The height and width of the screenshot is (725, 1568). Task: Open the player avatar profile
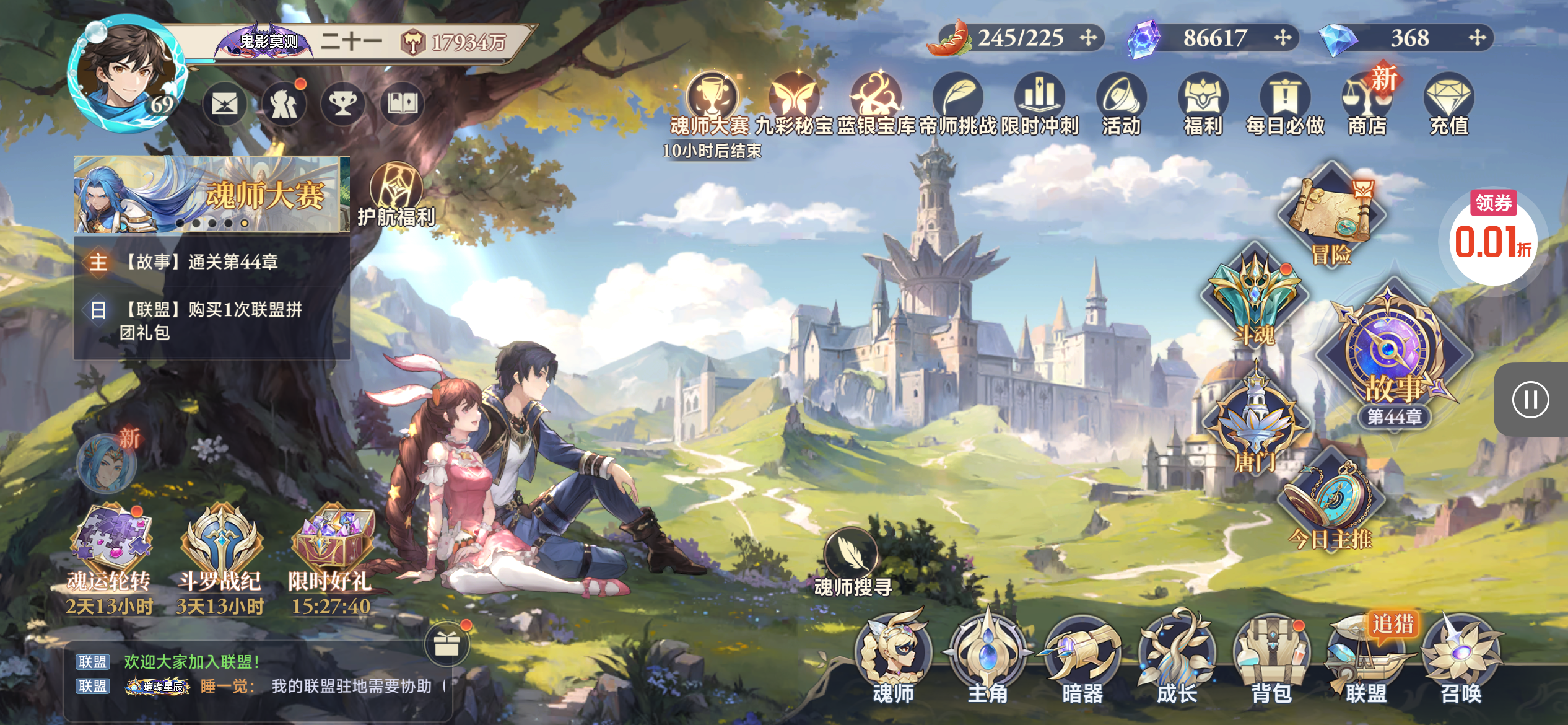click(127, 74)
